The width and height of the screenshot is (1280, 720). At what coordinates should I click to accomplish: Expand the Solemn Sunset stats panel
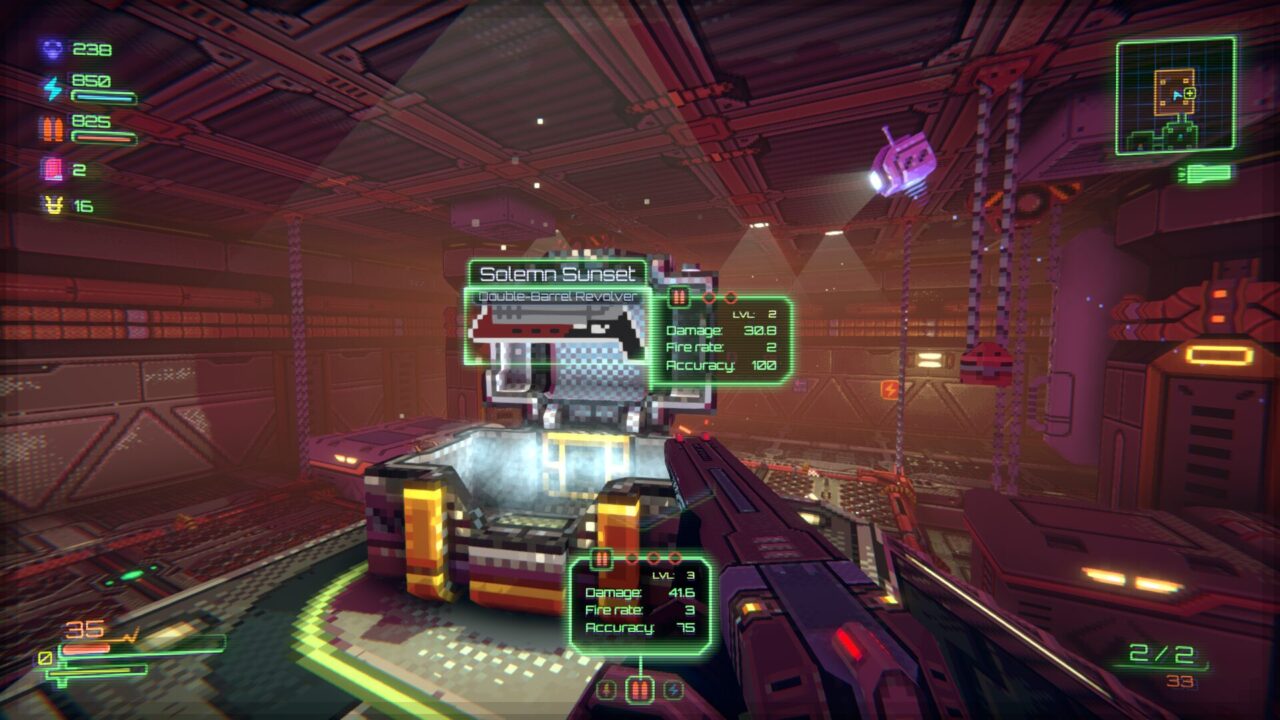coord(722,340)
